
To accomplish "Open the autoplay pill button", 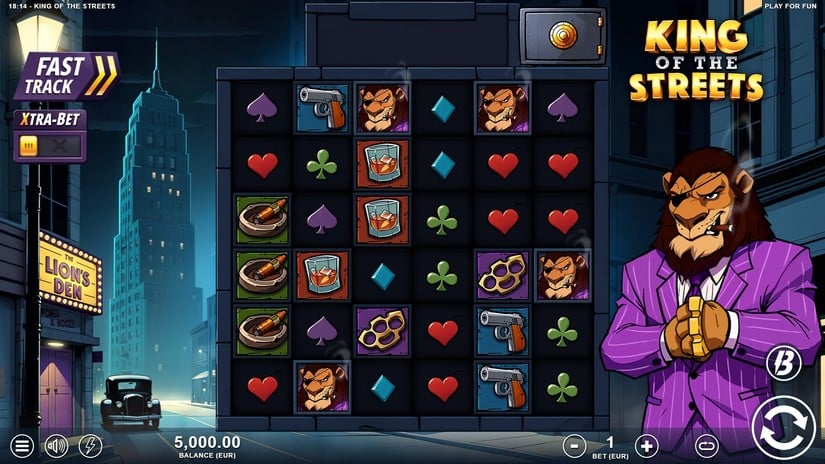I will (x=707, y=446).
